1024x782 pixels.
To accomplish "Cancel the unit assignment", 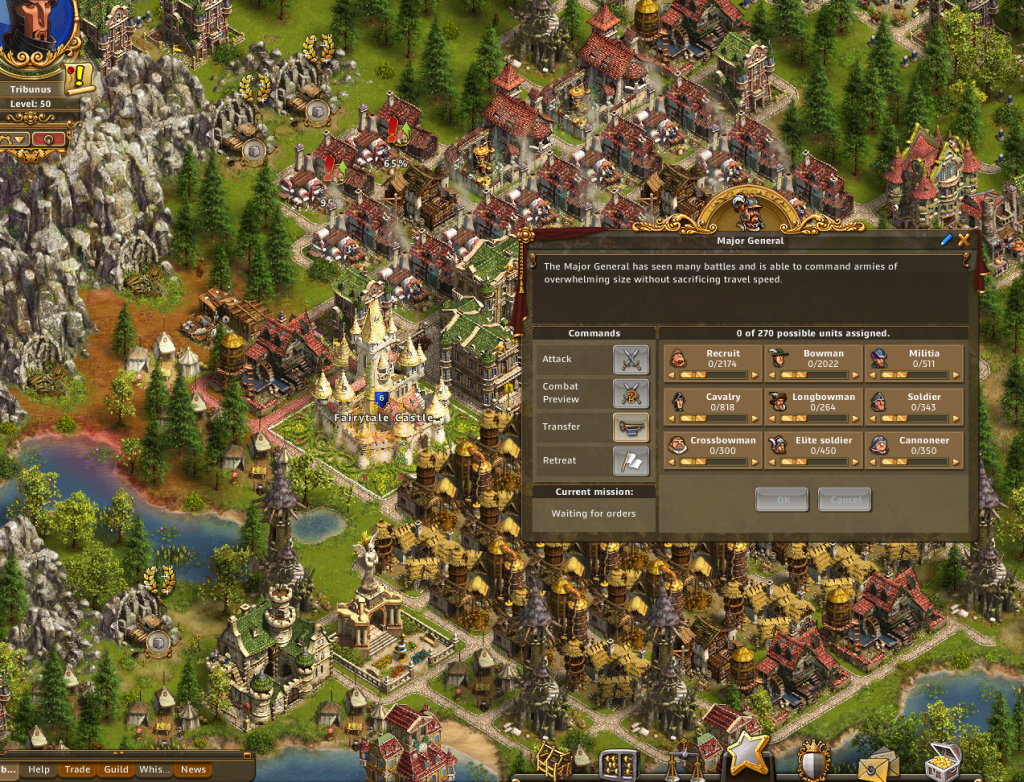I will tap(844, 500).
